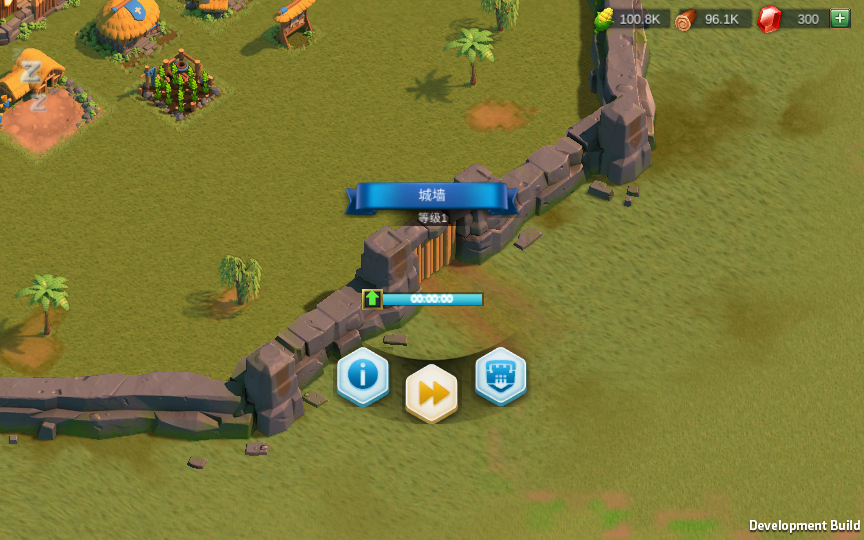The width and height of the screenshot is (864, 540).
Task: Add more red gems
Action: pos(839,19)
